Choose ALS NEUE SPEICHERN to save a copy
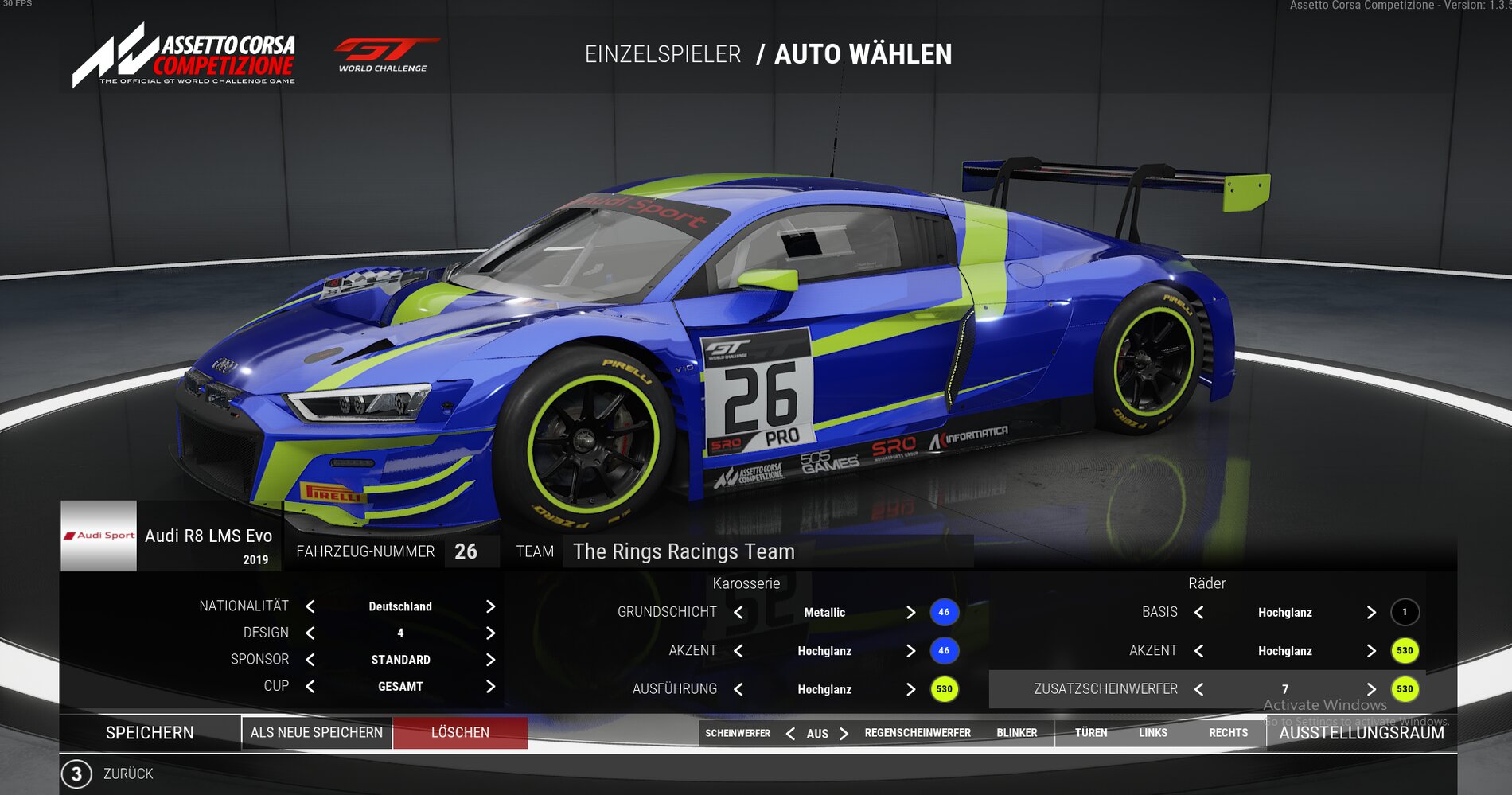The height and width of the screenshot is (795, 1512). [317, 732]
